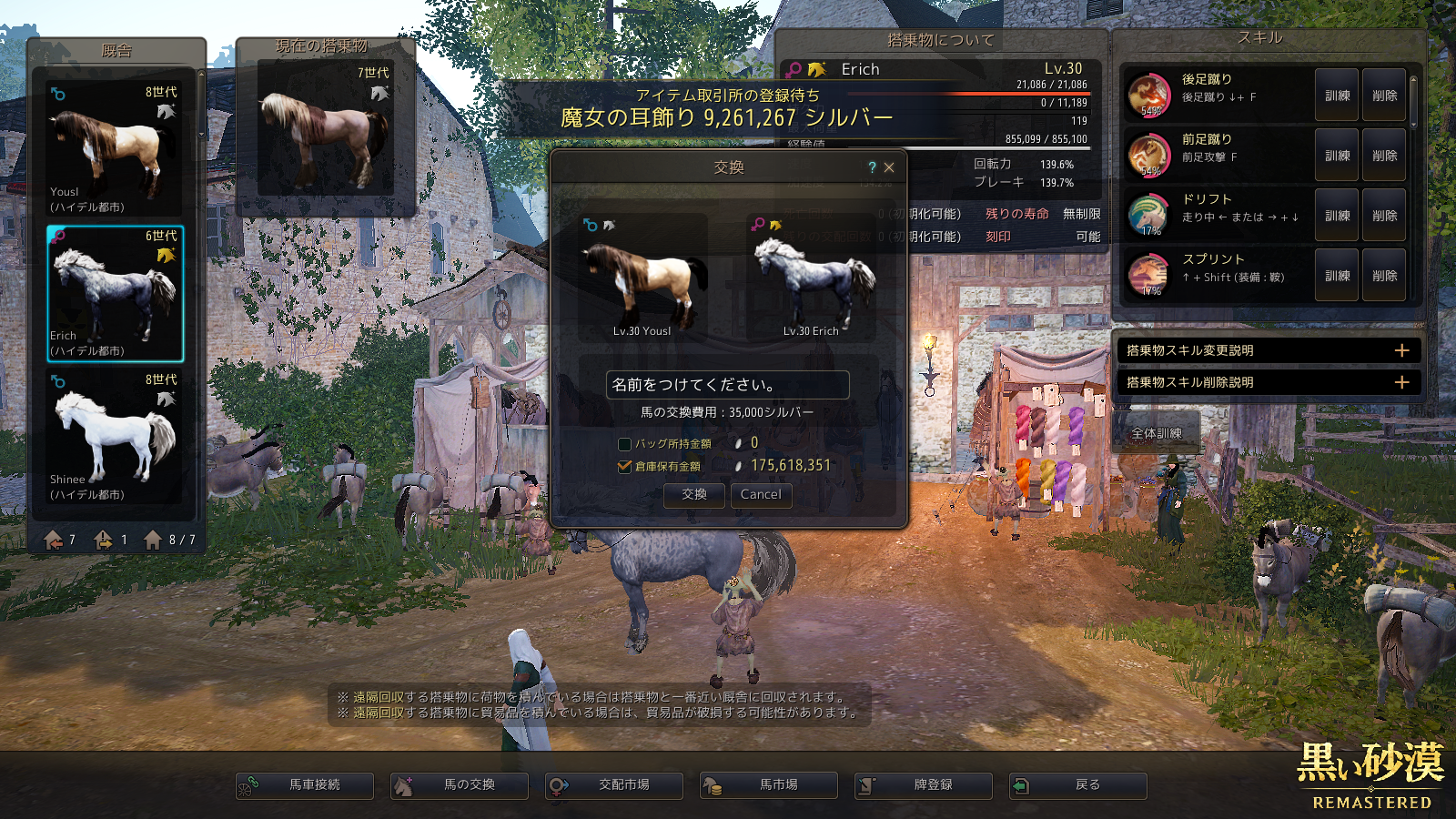The height and width of the screenshot is (819, 1456).
Task: Open the 馬市場 horse market
Action: 769,785
